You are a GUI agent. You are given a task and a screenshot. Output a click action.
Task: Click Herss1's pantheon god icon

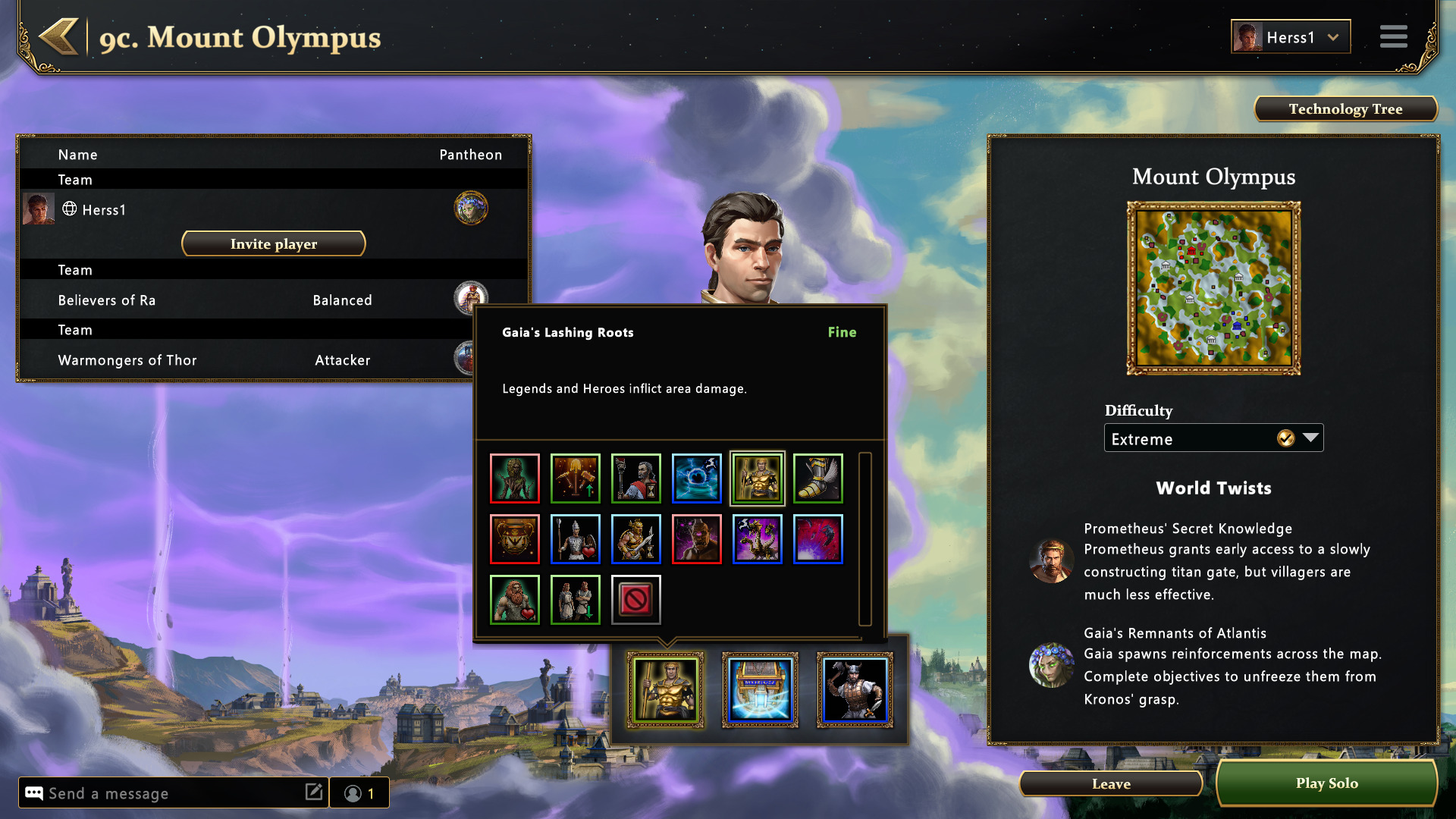tap(470, 209)
